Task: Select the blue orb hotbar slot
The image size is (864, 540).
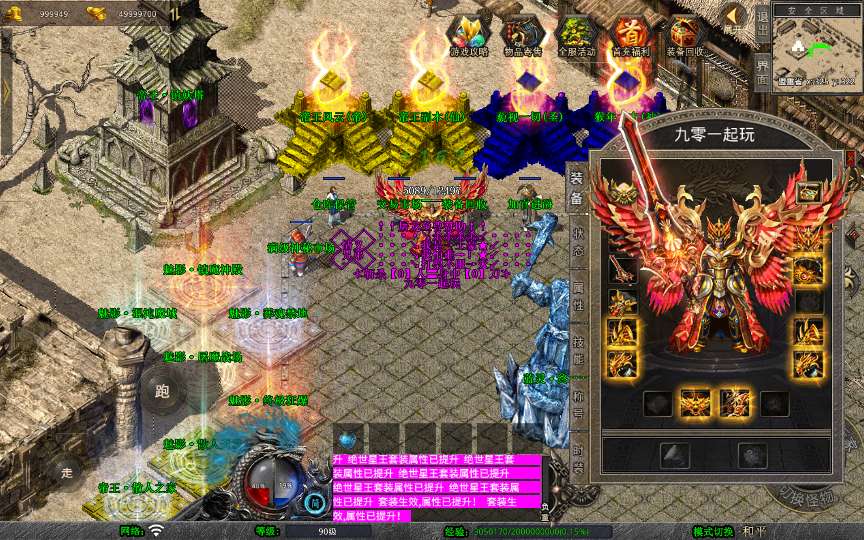Action: coord(347,438)
